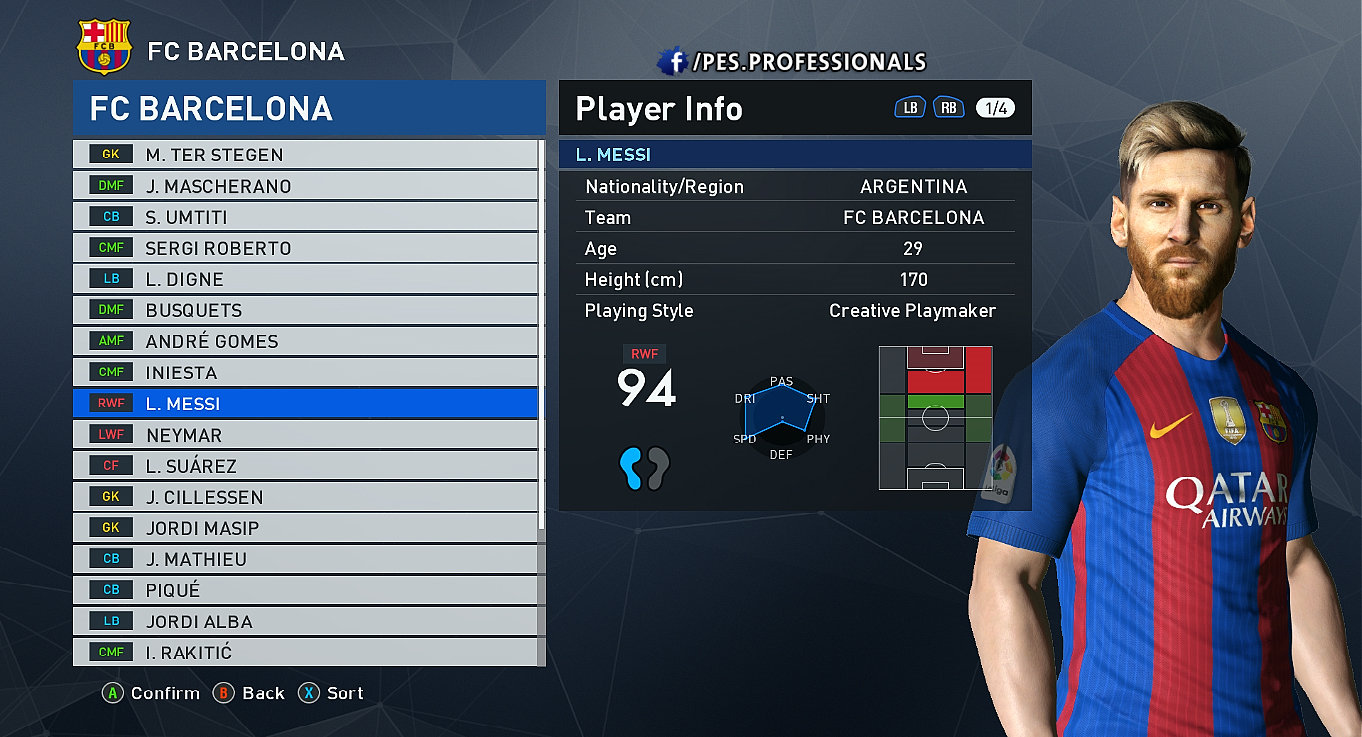Select I. Rakitić row

click(305, 652)
